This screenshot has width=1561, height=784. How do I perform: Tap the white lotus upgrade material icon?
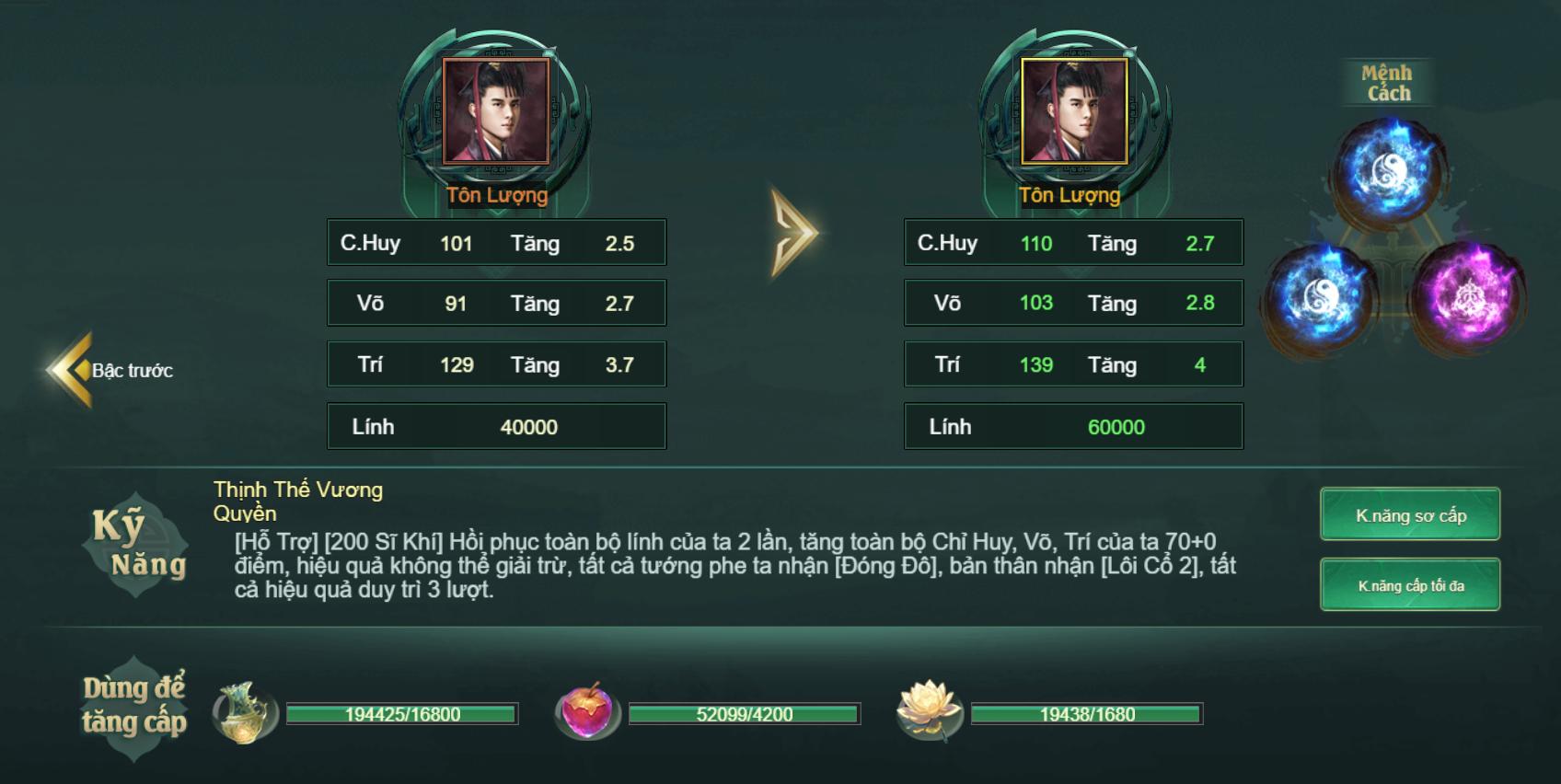[x=930, y=711]
